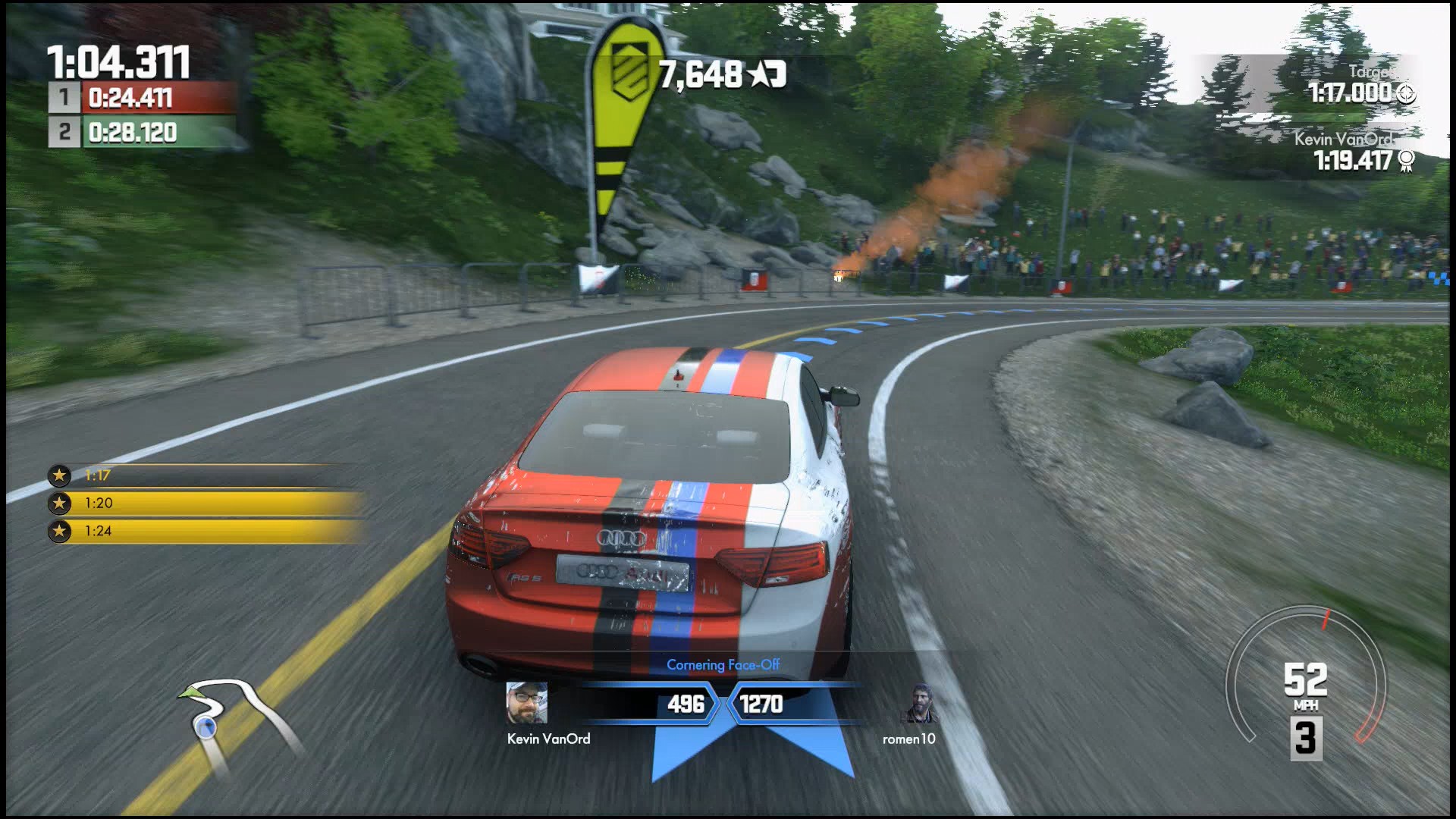Expand the Target time info at top right
Viewport: 1456px width, 819px height.
point(1357,85)
